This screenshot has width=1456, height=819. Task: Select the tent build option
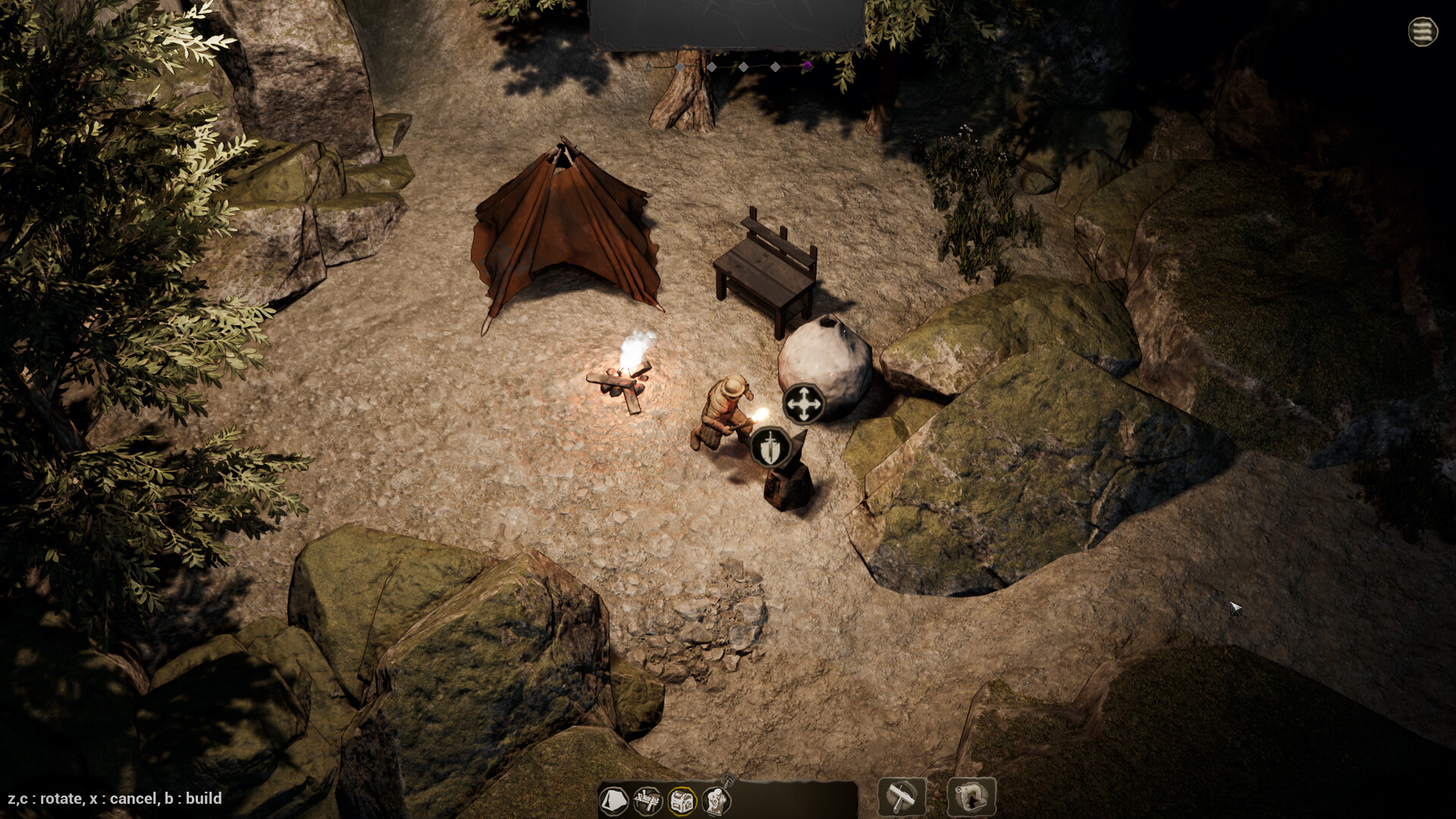click(613, 801)
